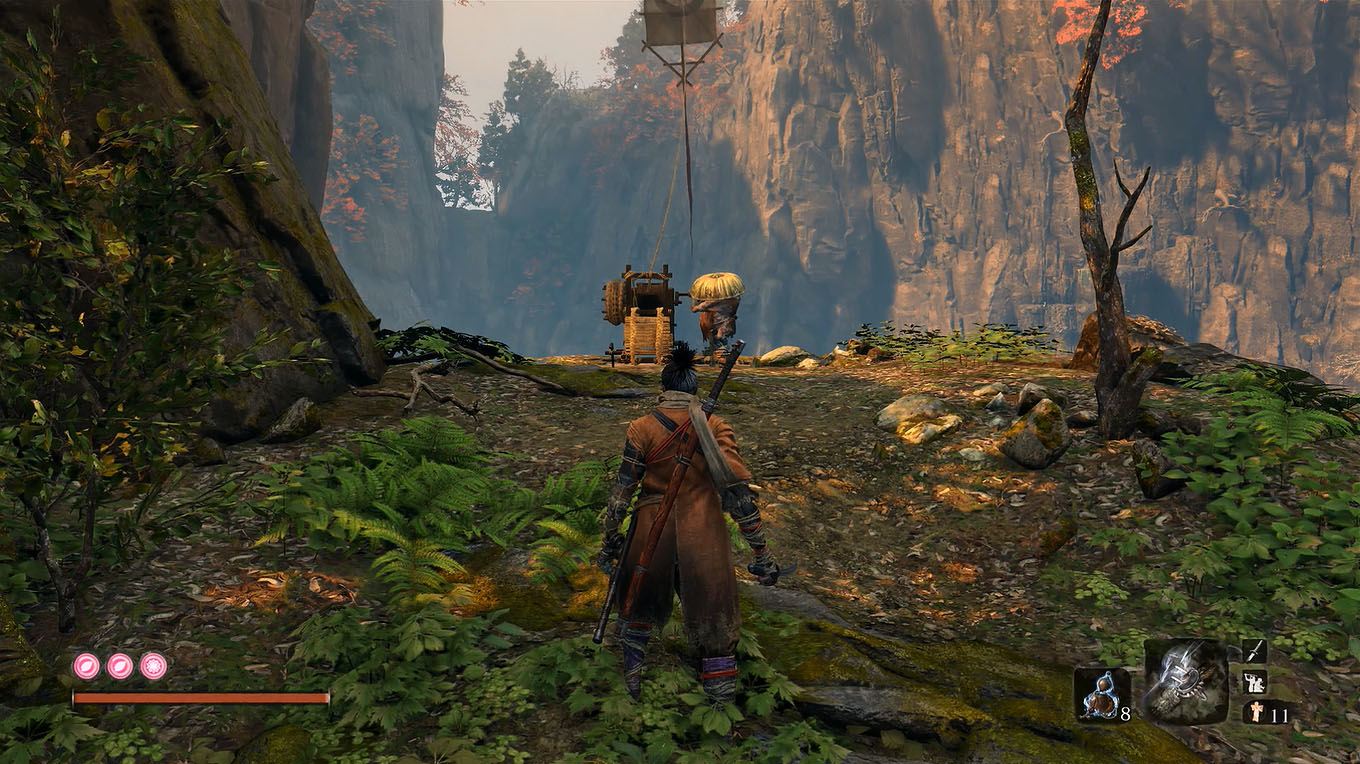Select the katana attack icon

[1253, 651]
